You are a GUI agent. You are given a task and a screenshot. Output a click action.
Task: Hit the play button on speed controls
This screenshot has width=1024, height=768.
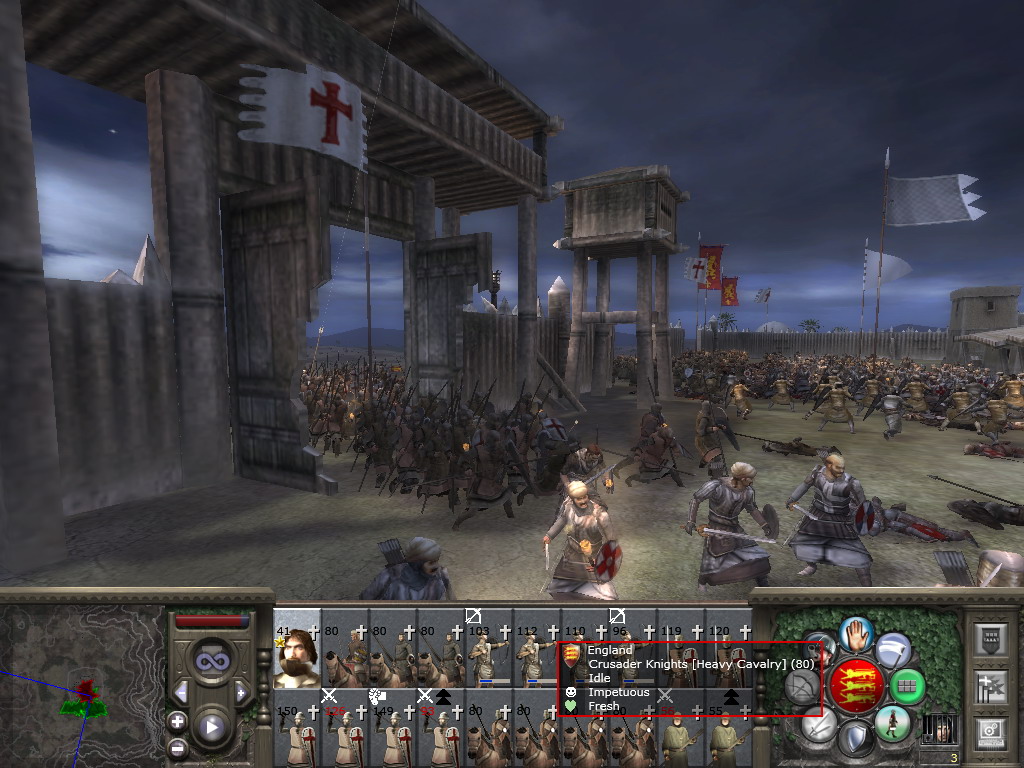210,727
